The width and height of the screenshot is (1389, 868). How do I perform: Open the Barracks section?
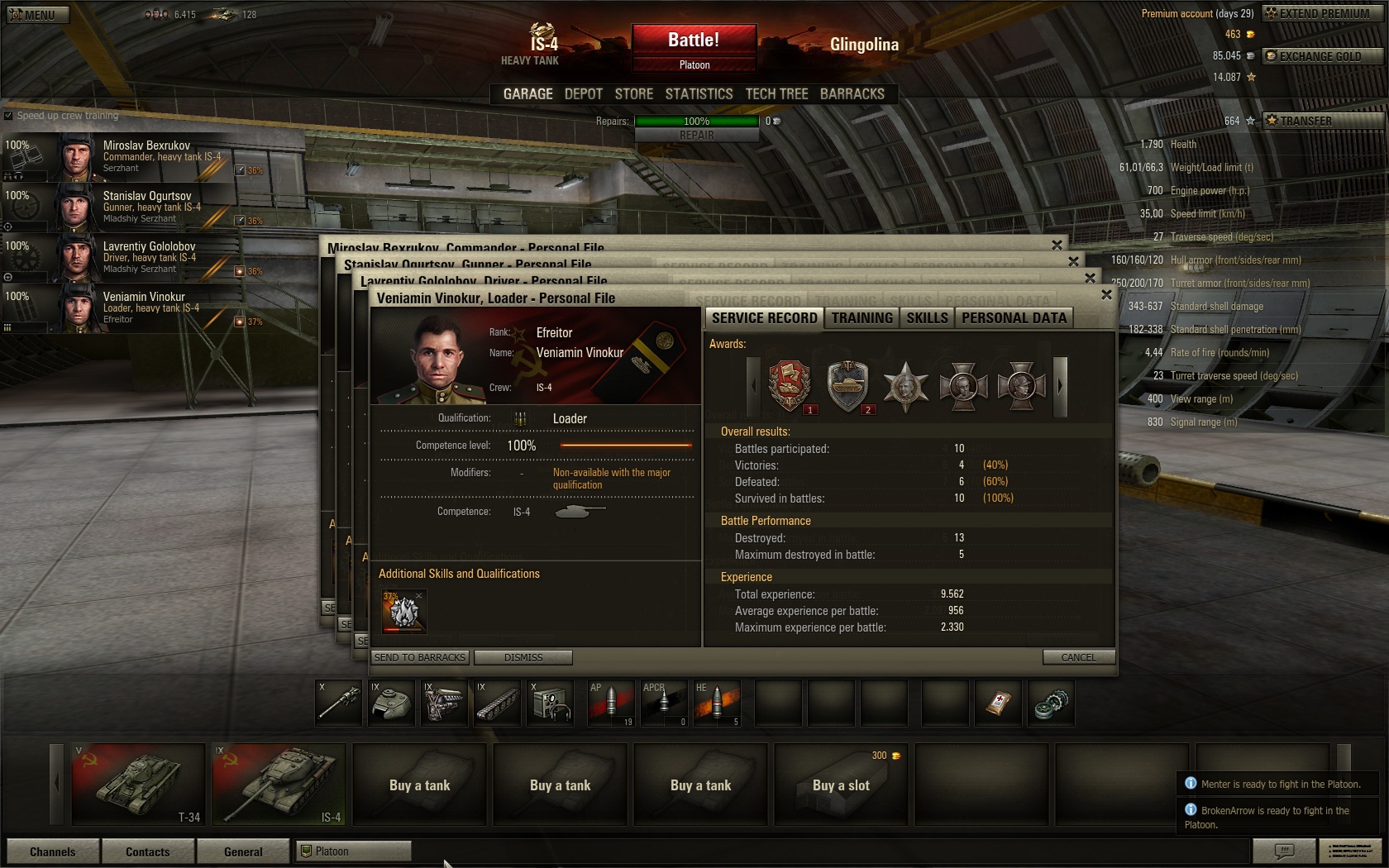pos(852,94)
